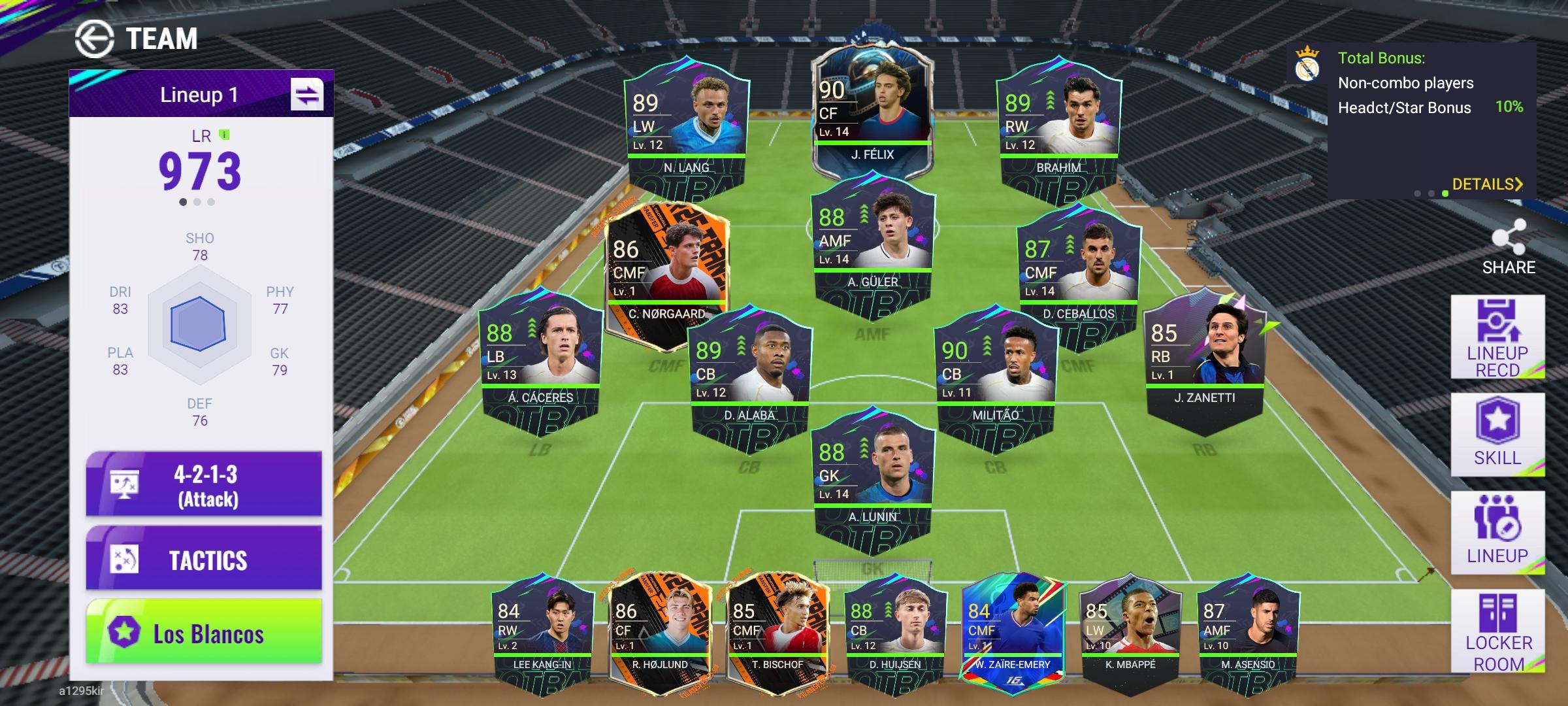Tap the LR info icon

pyautogui.click(x=225, y=135)
